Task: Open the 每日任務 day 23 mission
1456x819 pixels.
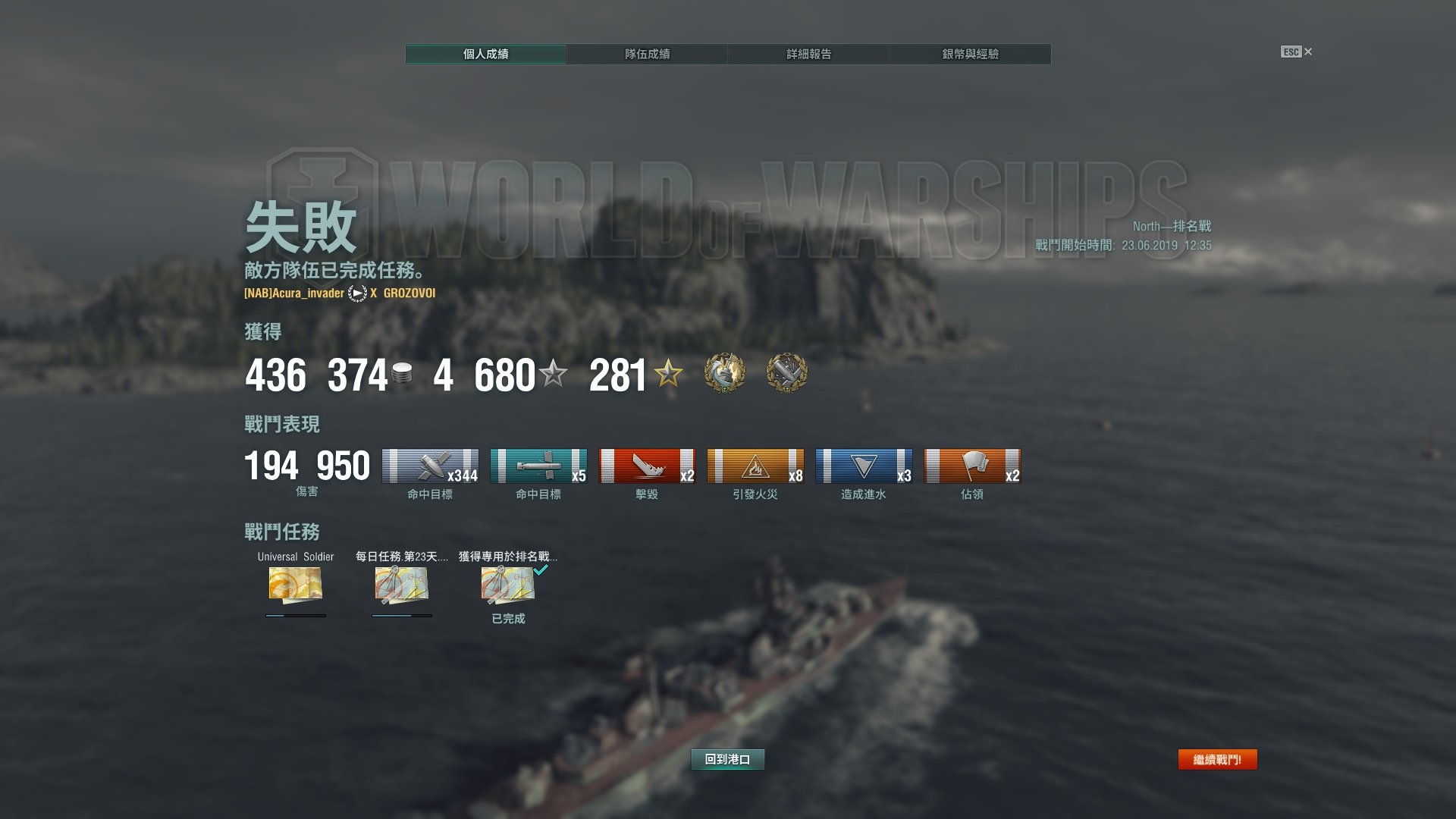Action: pyautogui.click(x=402, y=585)
